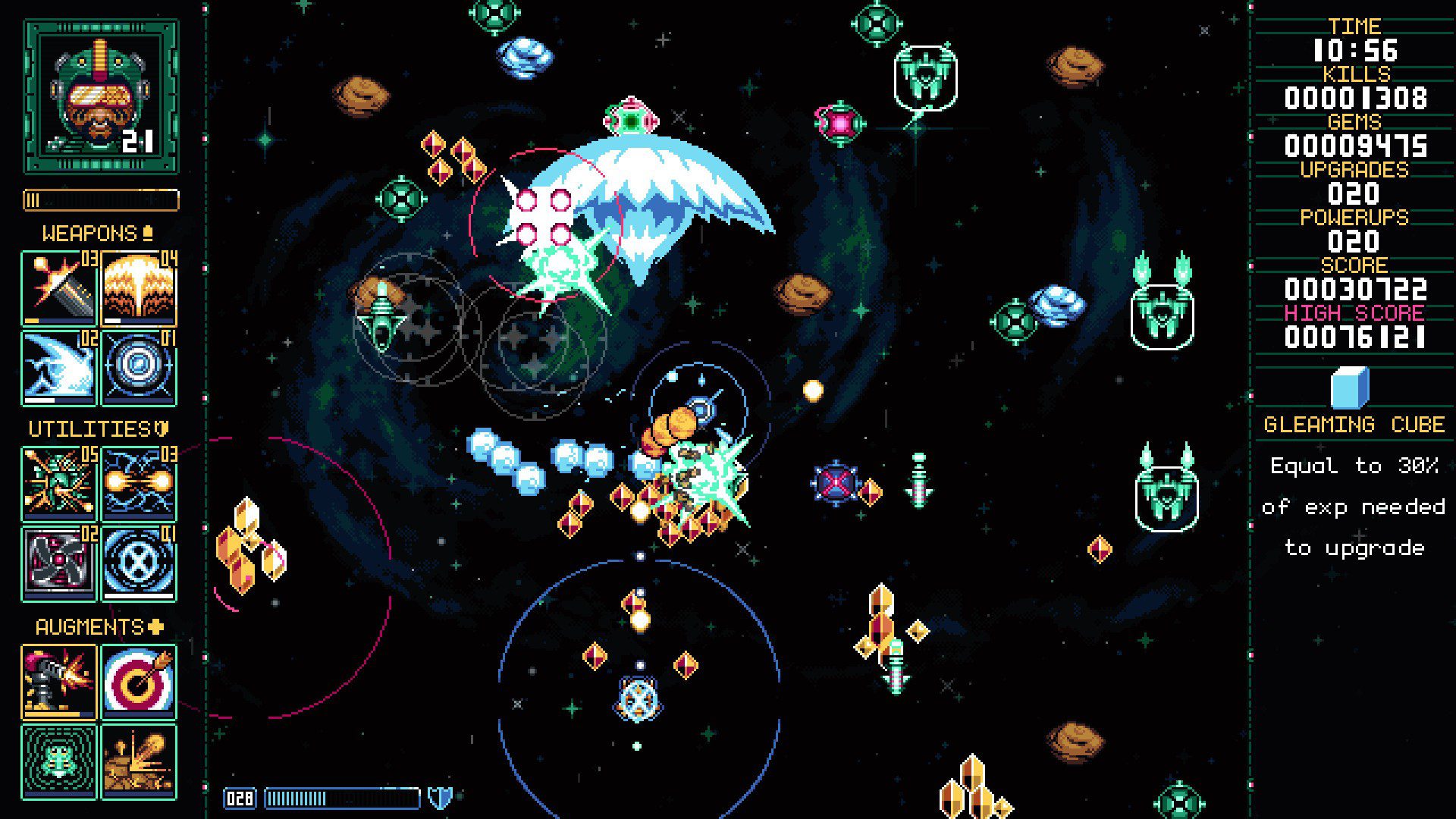
Task: Select the blue ice wave weapon
Action: click(59, 367)
